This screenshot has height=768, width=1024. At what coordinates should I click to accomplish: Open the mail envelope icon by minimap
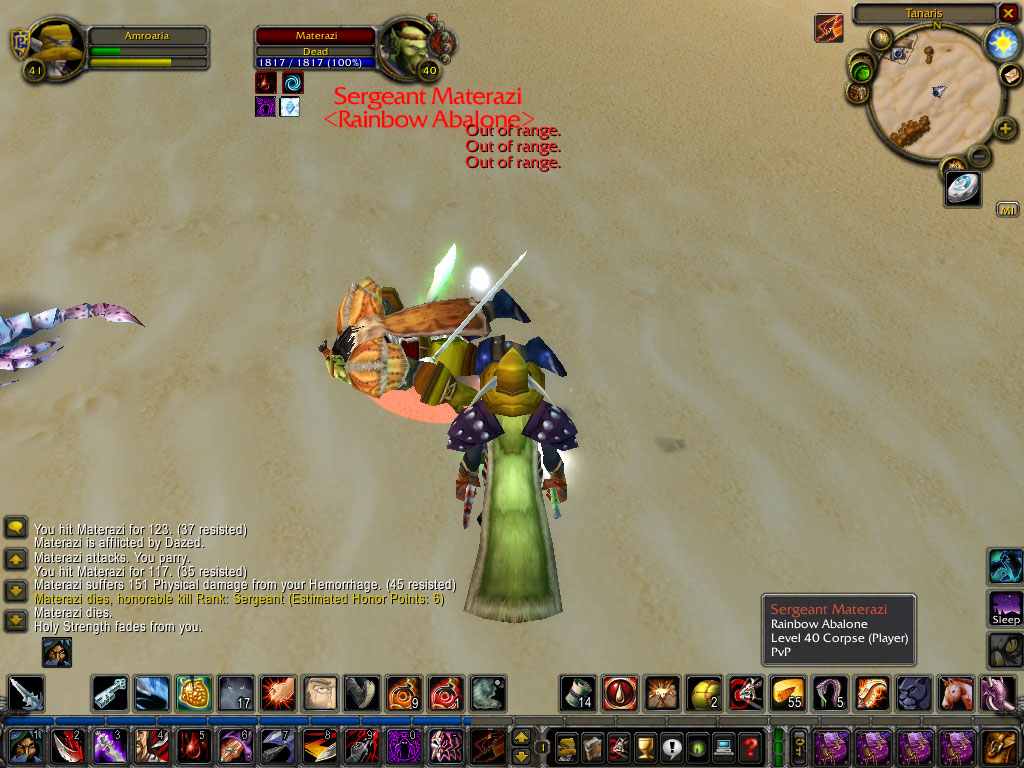[1010, 75]
